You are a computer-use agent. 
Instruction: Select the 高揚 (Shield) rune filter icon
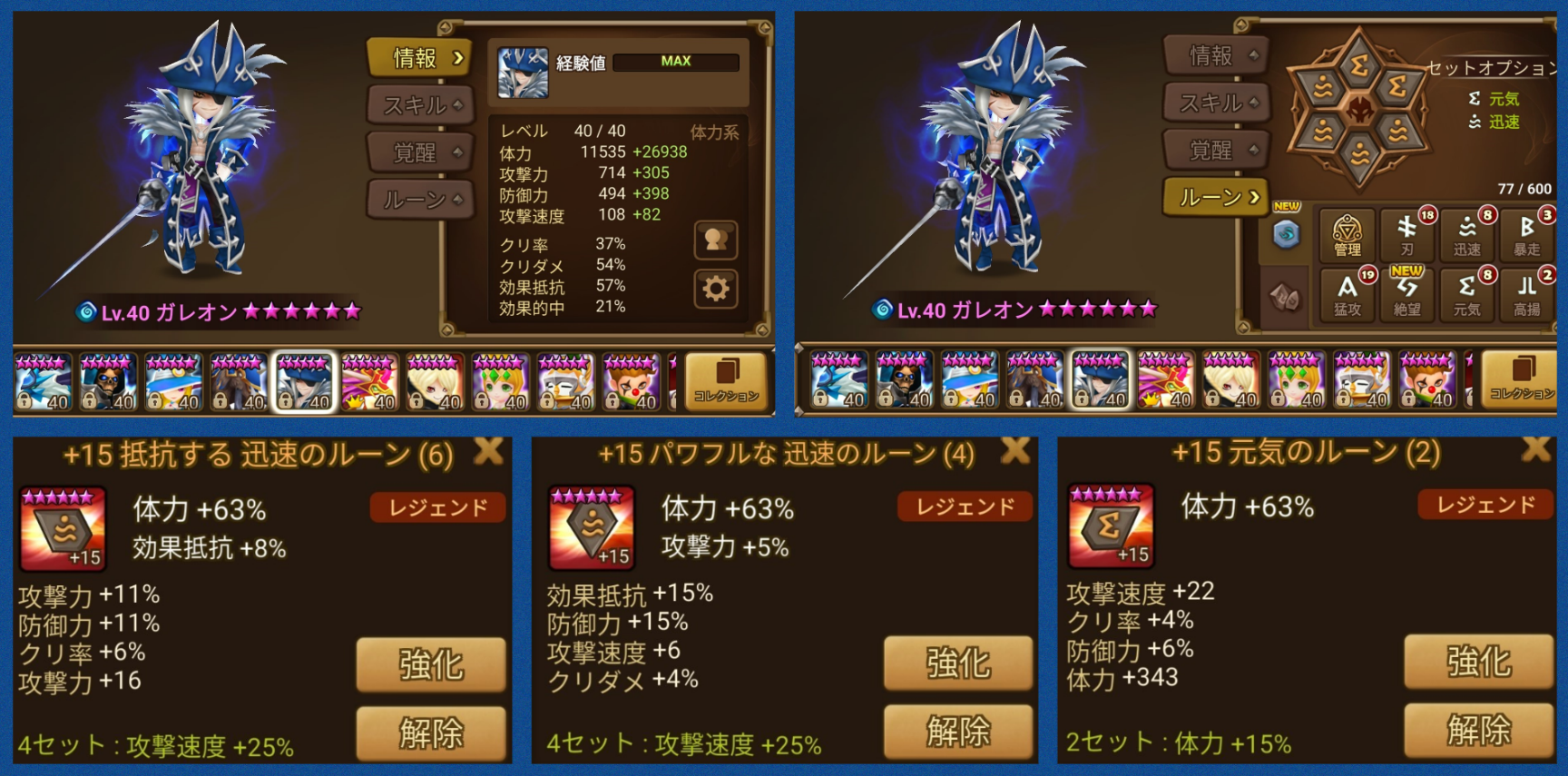pyautogui.click(x=1527, y=292)
